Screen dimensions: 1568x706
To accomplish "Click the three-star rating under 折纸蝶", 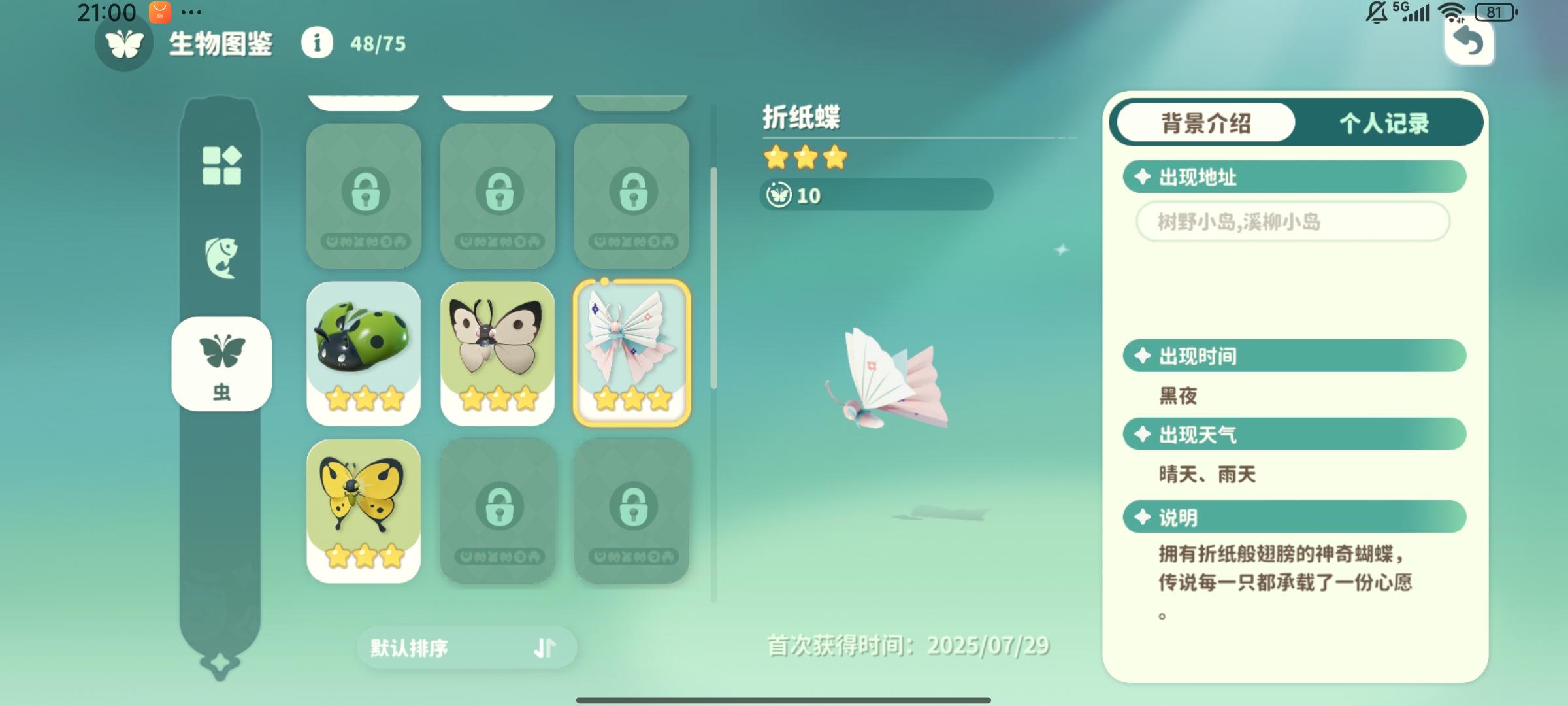I will [804, 158].
